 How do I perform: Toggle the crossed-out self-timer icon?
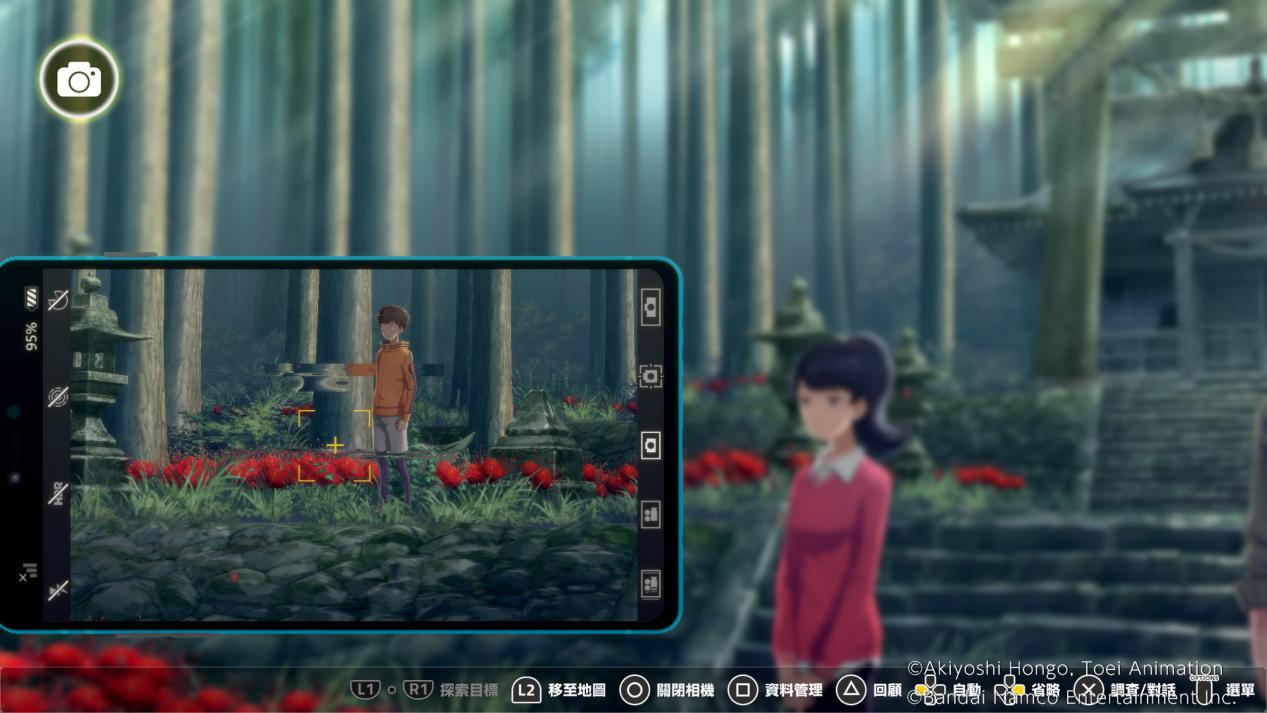tap(58, 300)
